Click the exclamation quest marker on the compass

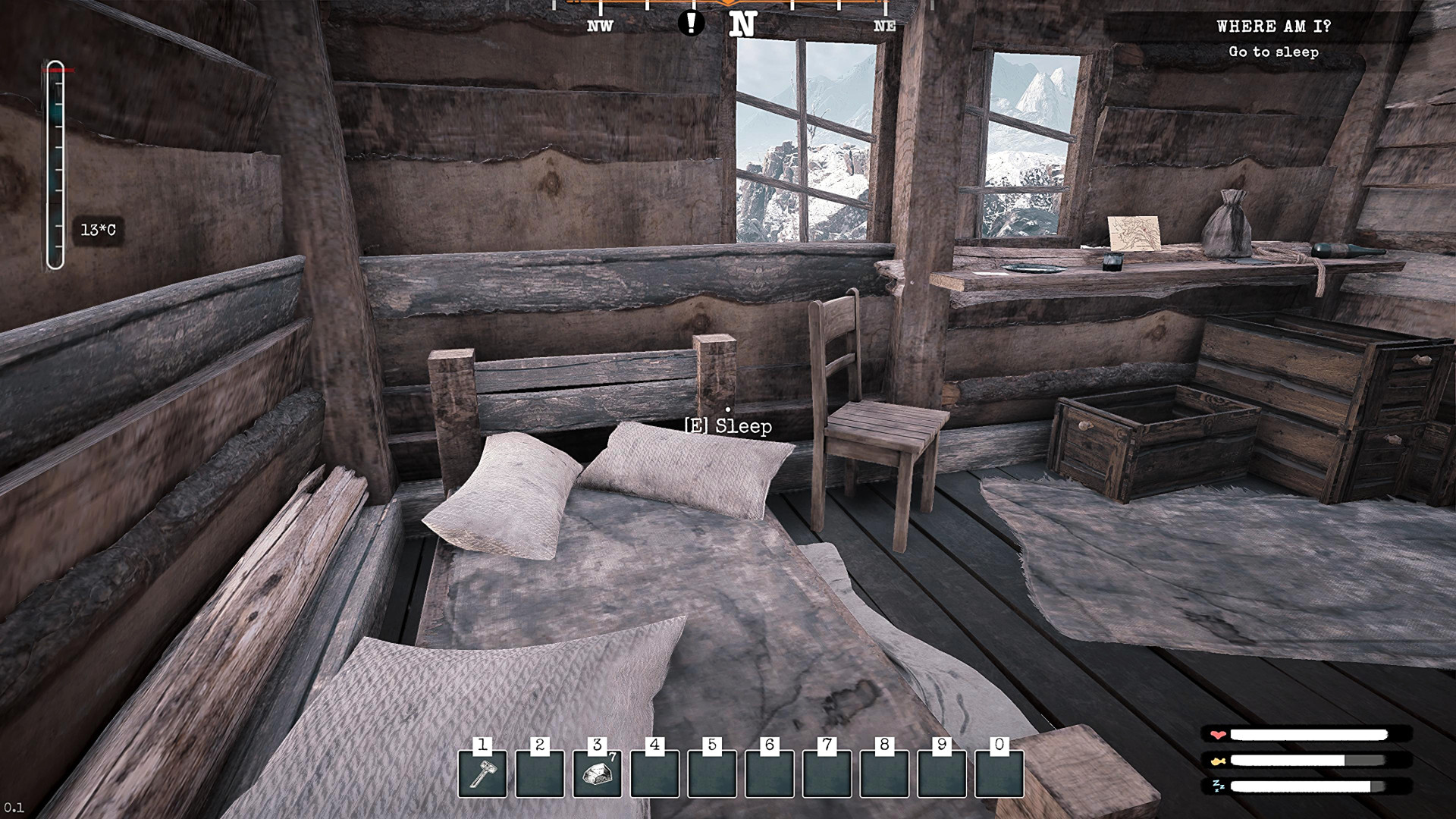tap(690, 23)
